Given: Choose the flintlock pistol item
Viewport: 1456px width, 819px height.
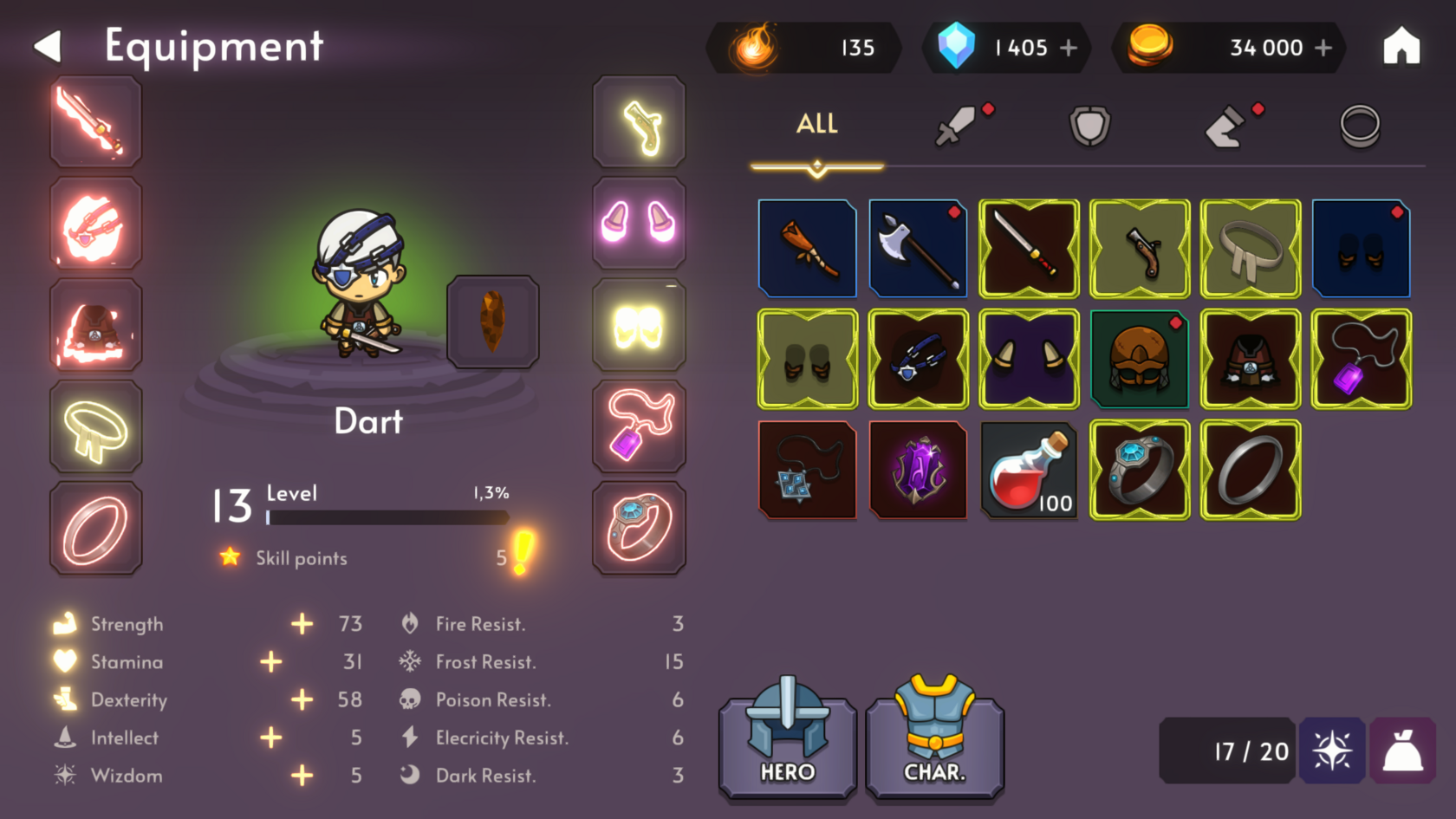Looking at the screenshot, I should (1140, 249).
